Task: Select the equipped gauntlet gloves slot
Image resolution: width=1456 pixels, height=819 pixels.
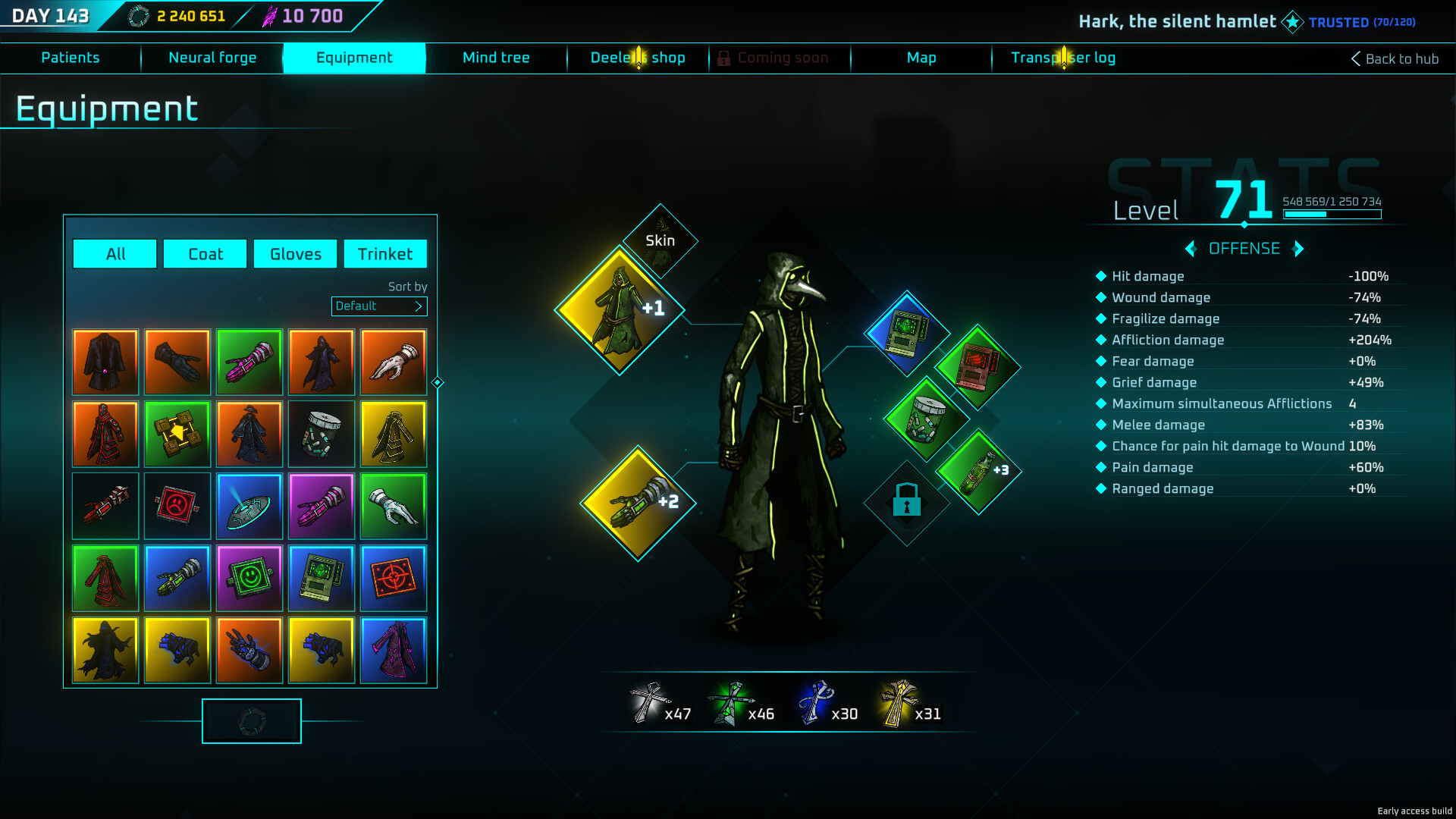Action: point(638,502)
